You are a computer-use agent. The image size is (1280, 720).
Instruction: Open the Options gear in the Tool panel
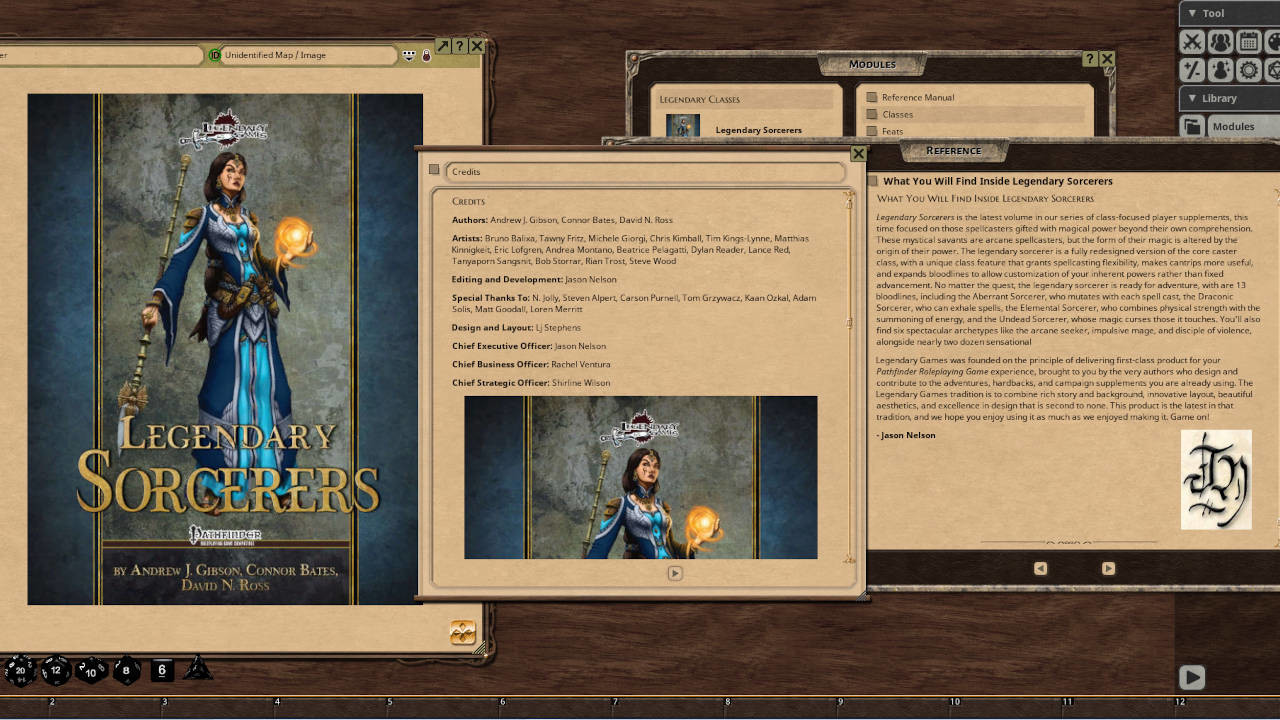[x=1248, y=70]
